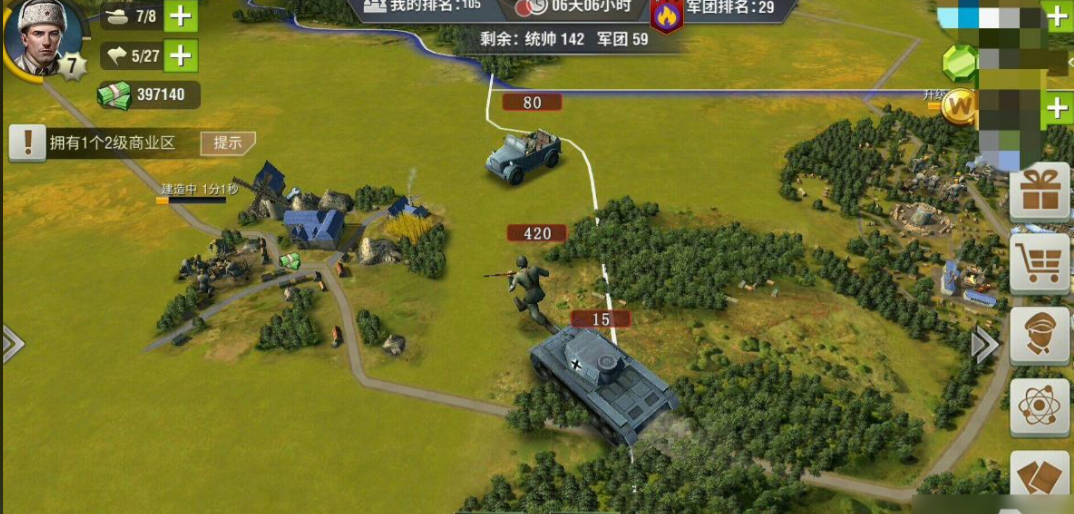Collapse the right side menu arrow
The height and width of the screenshot is (514, 1074).
985,346
